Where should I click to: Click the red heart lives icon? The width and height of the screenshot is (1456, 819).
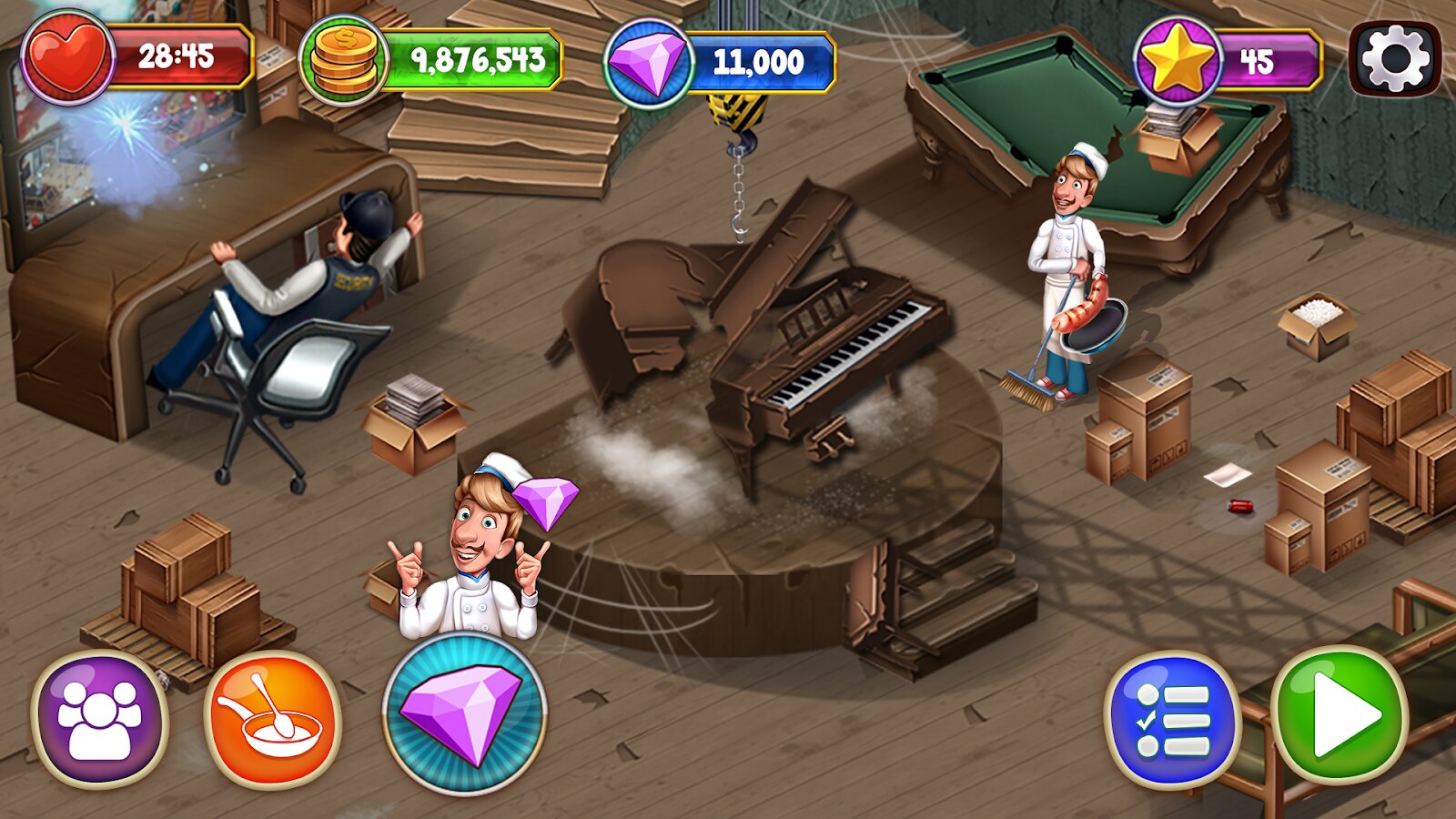(x=67, y=56)
